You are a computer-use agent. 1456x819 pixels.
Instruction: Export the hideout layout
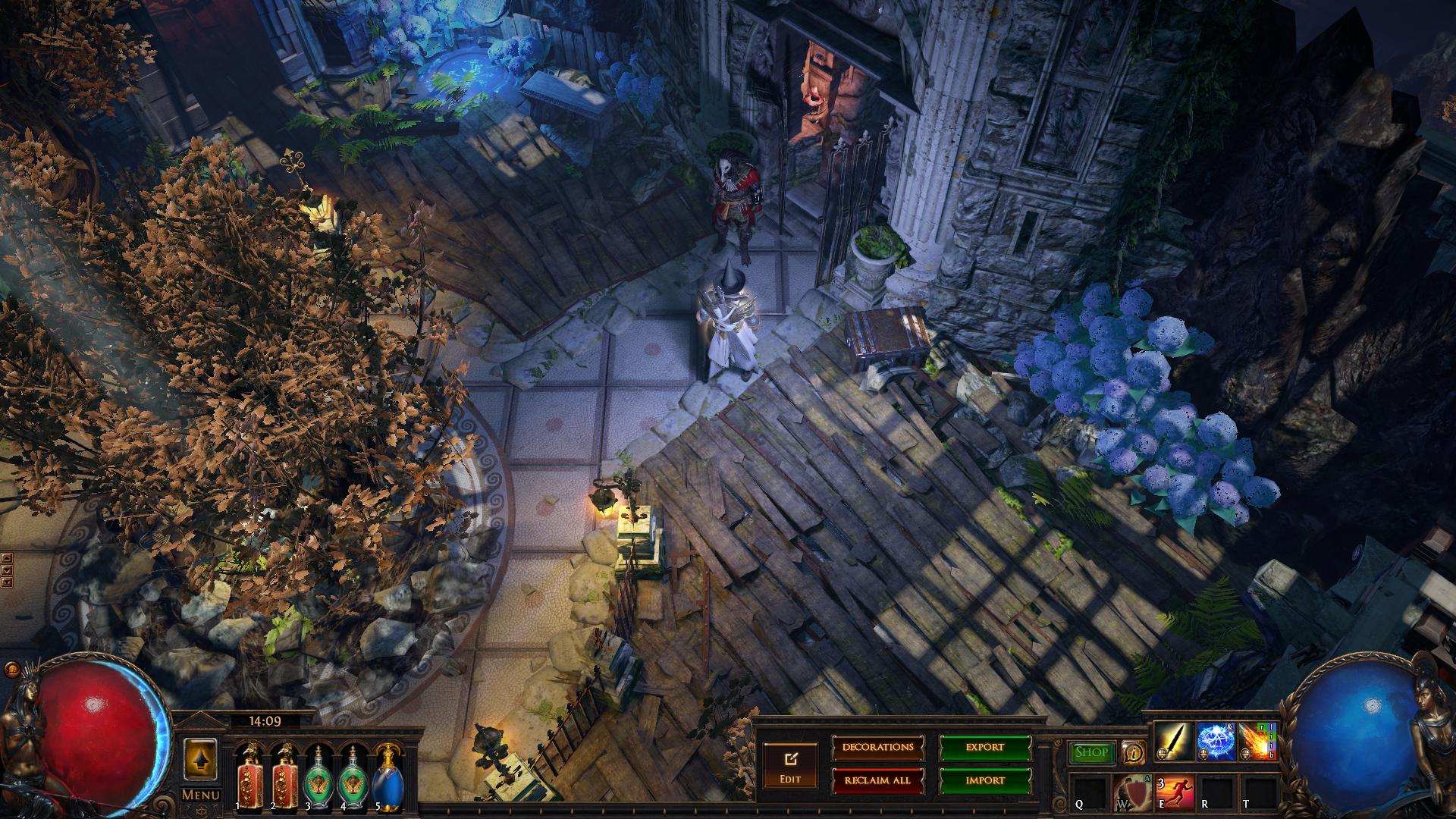tap(985, 748)
